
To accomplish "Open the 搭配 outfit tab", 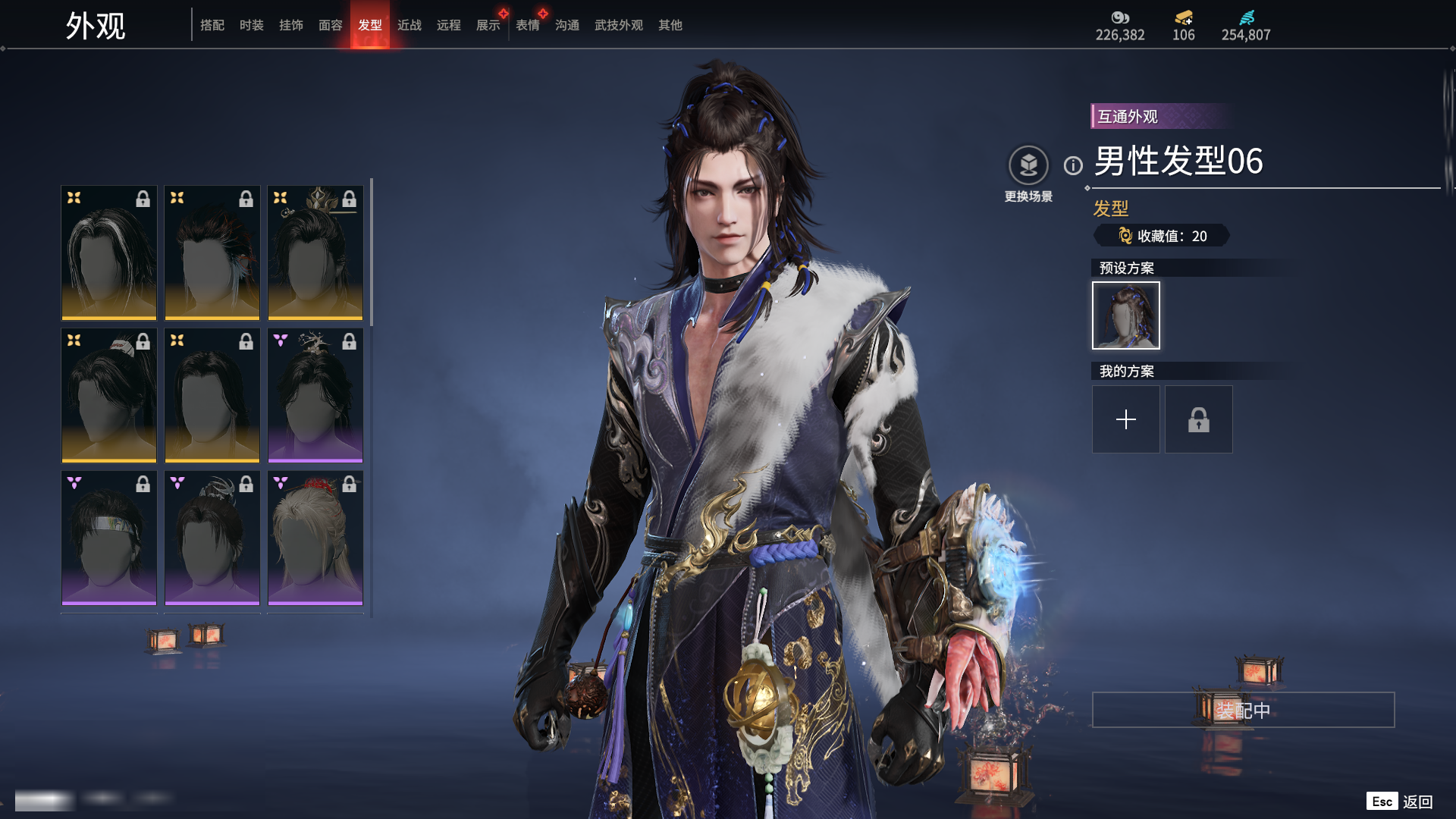I will (x=212, y=25).
